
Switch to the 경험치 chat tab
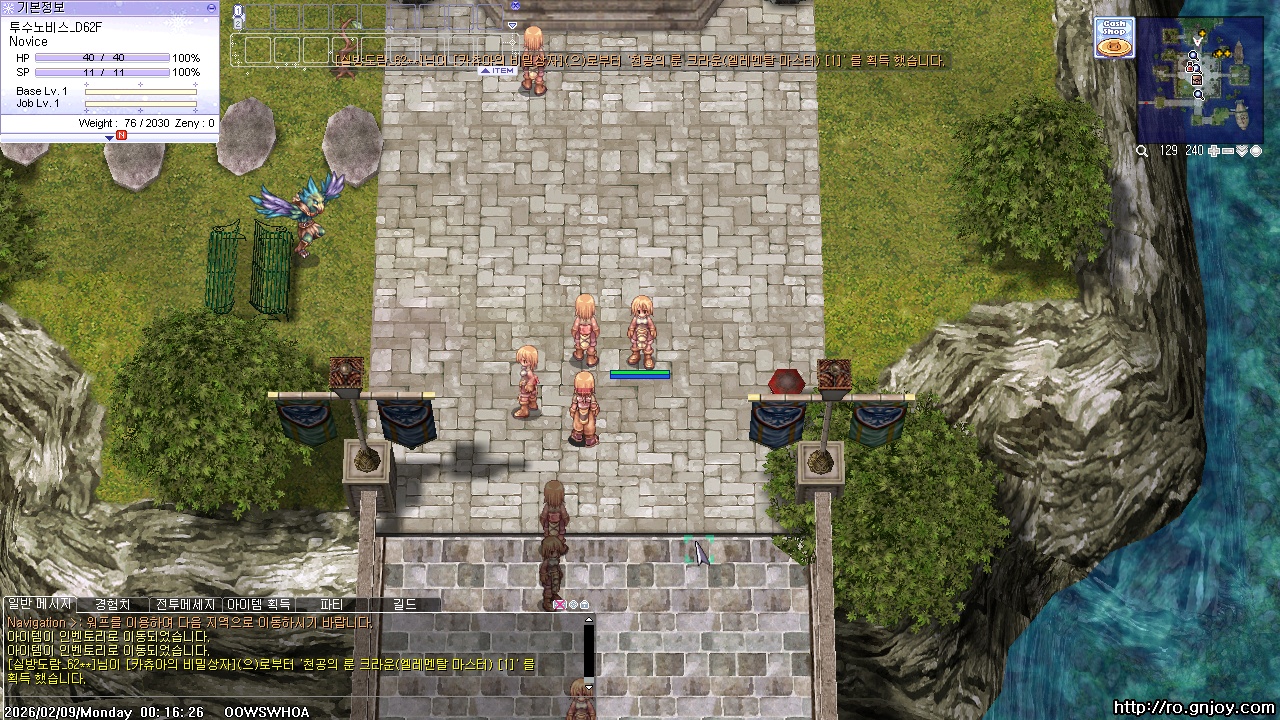click(x=112, y=605)
